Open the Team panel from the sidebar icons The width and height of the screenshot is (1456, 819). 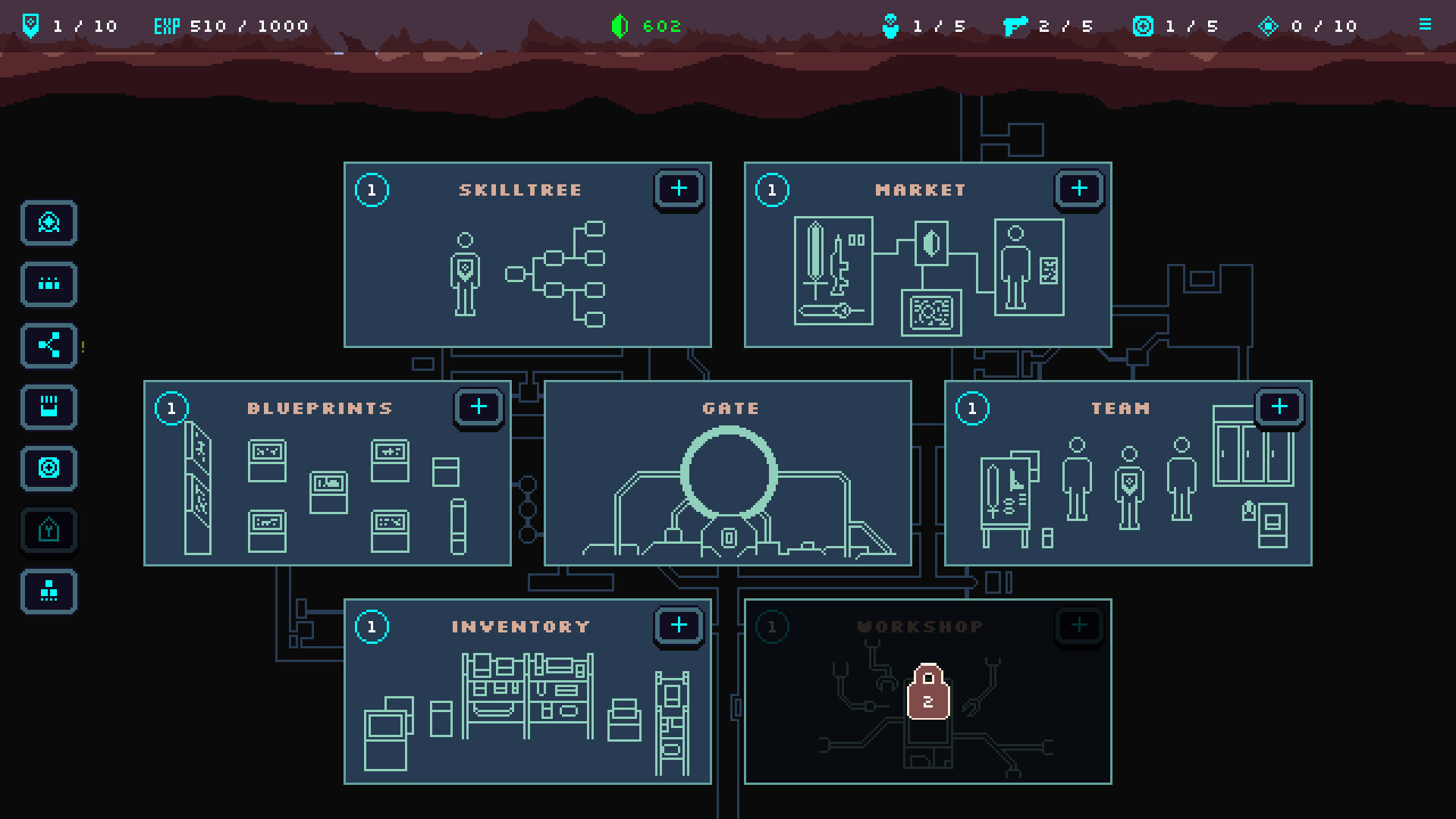(x=49, y=284)
